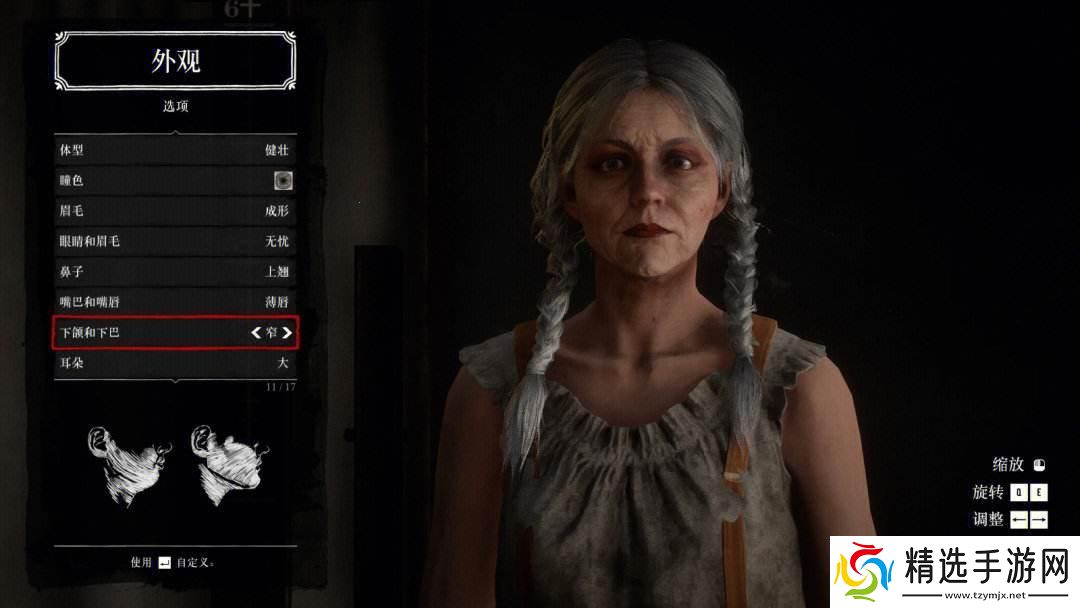Image resolution: width=1080 pixels, height=608 pixels.
Task: Click the right jaw profile sketch
Action: pos(226,466)
